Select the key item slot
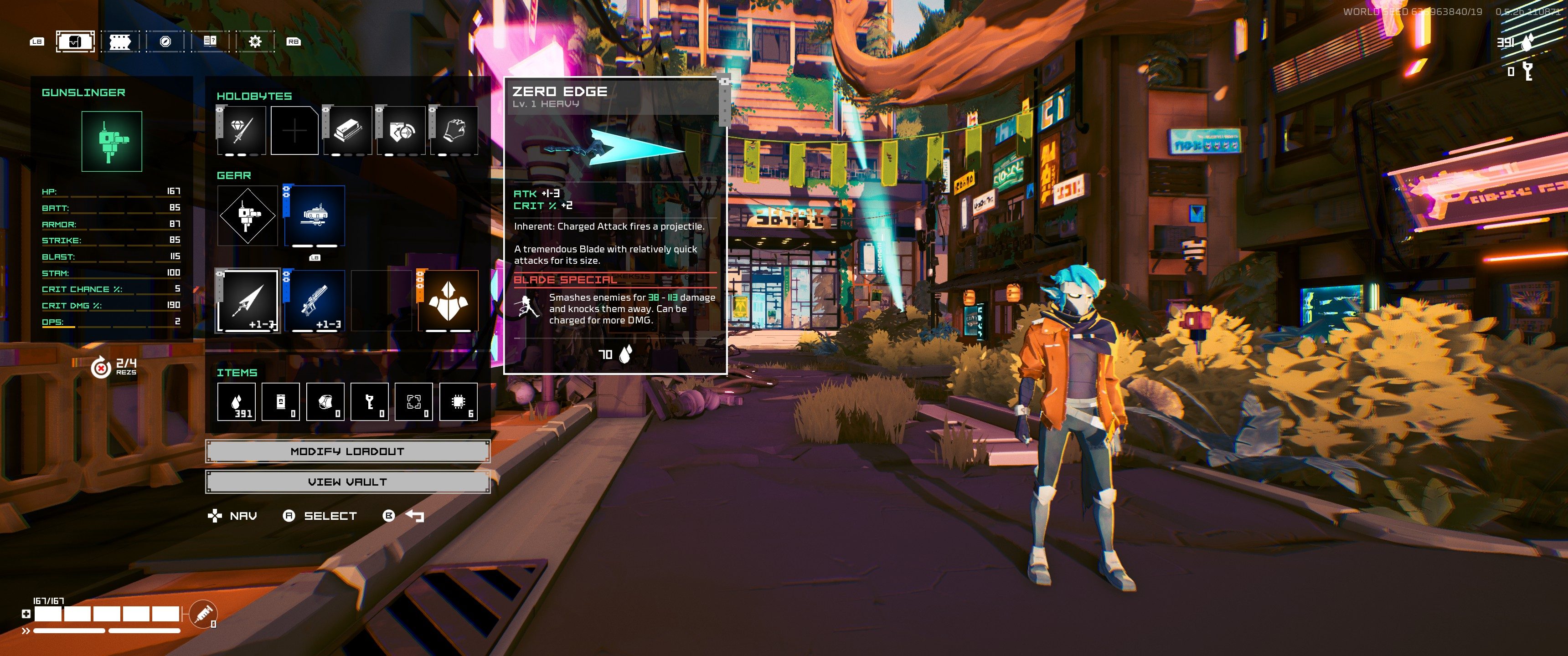 pos(370,402)
